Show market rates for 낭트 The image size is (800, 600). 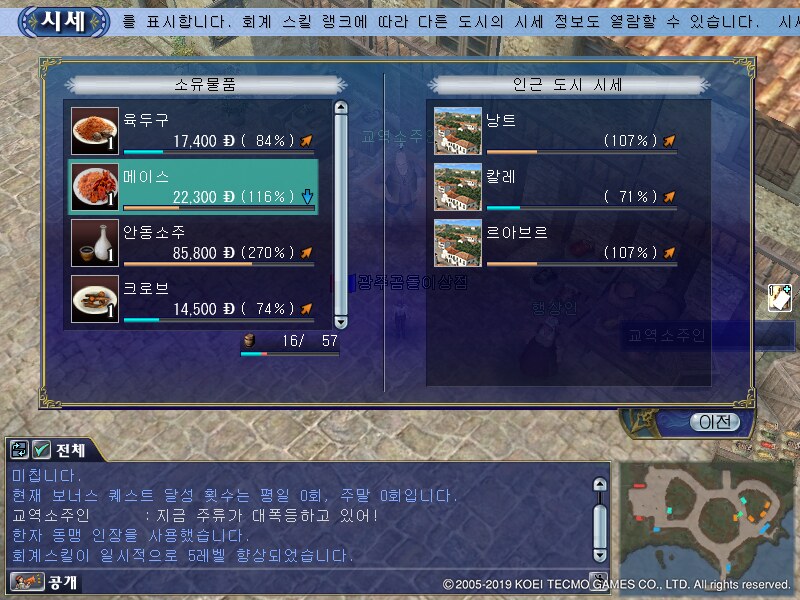click(x=556, y=131)
